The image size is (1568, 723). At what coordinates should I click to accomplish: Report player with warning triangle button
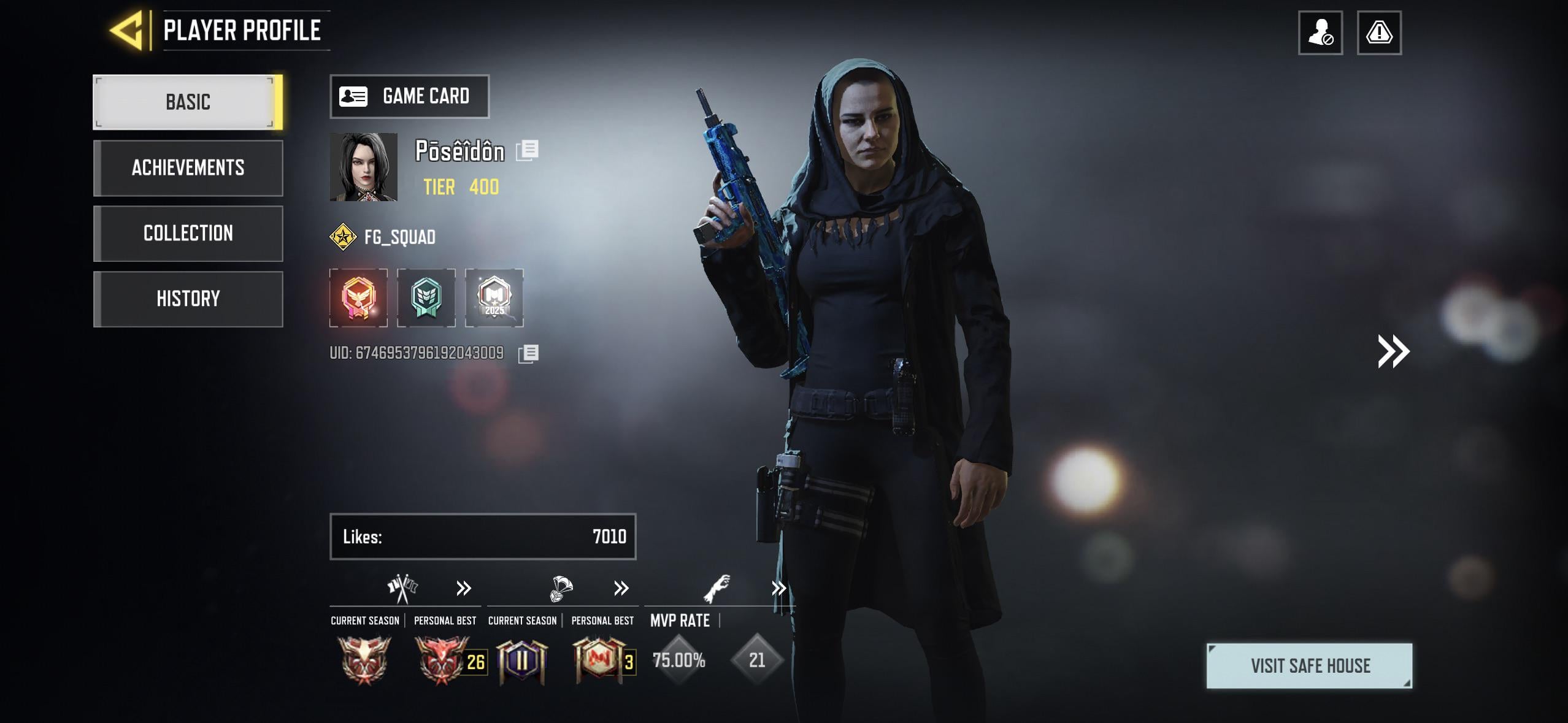(x=1379, y=33)
